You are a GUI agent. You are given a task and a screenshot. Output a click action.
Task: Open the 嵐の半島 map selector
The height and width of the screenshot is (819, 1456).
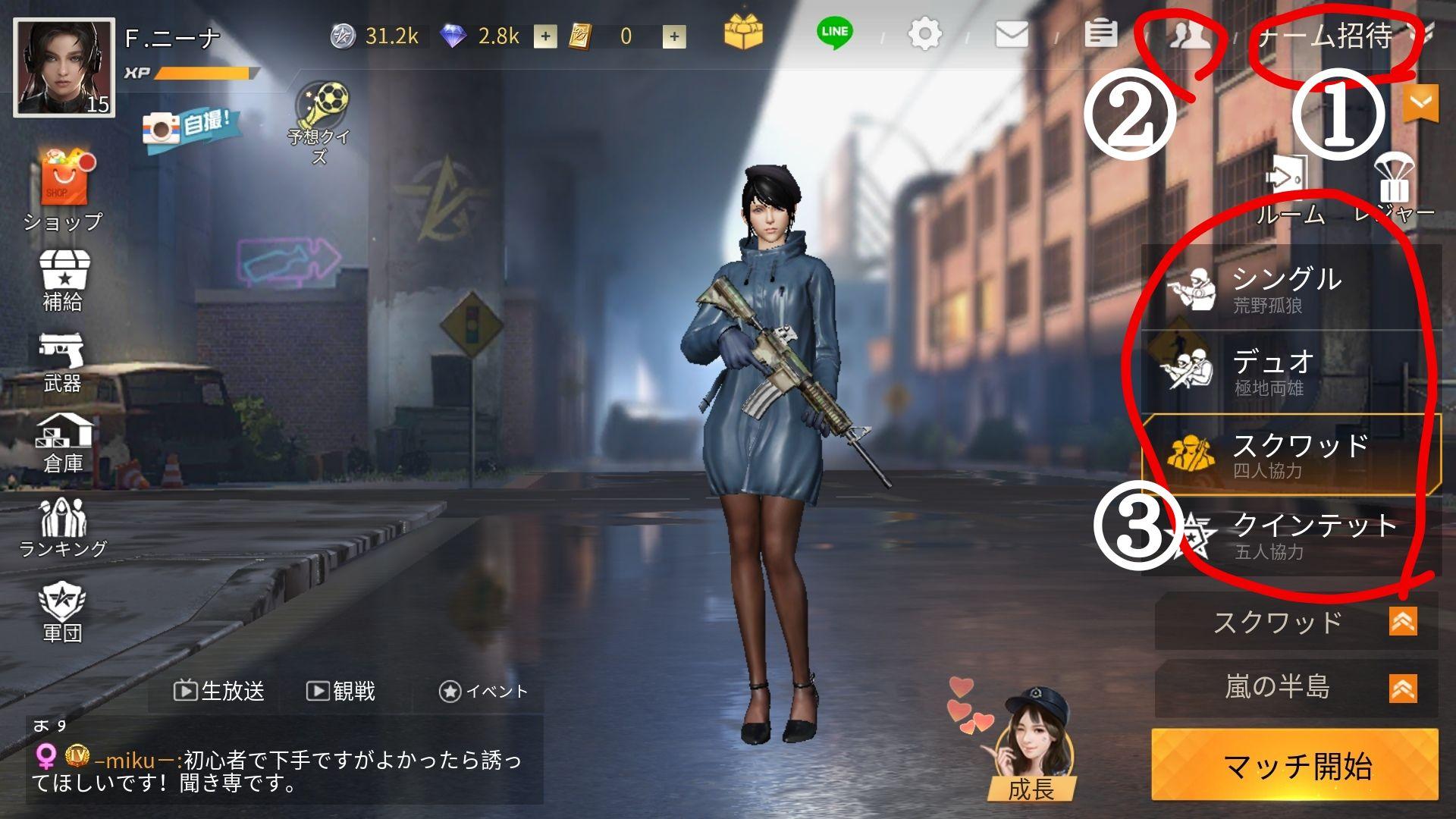[x=1295, y=688]
